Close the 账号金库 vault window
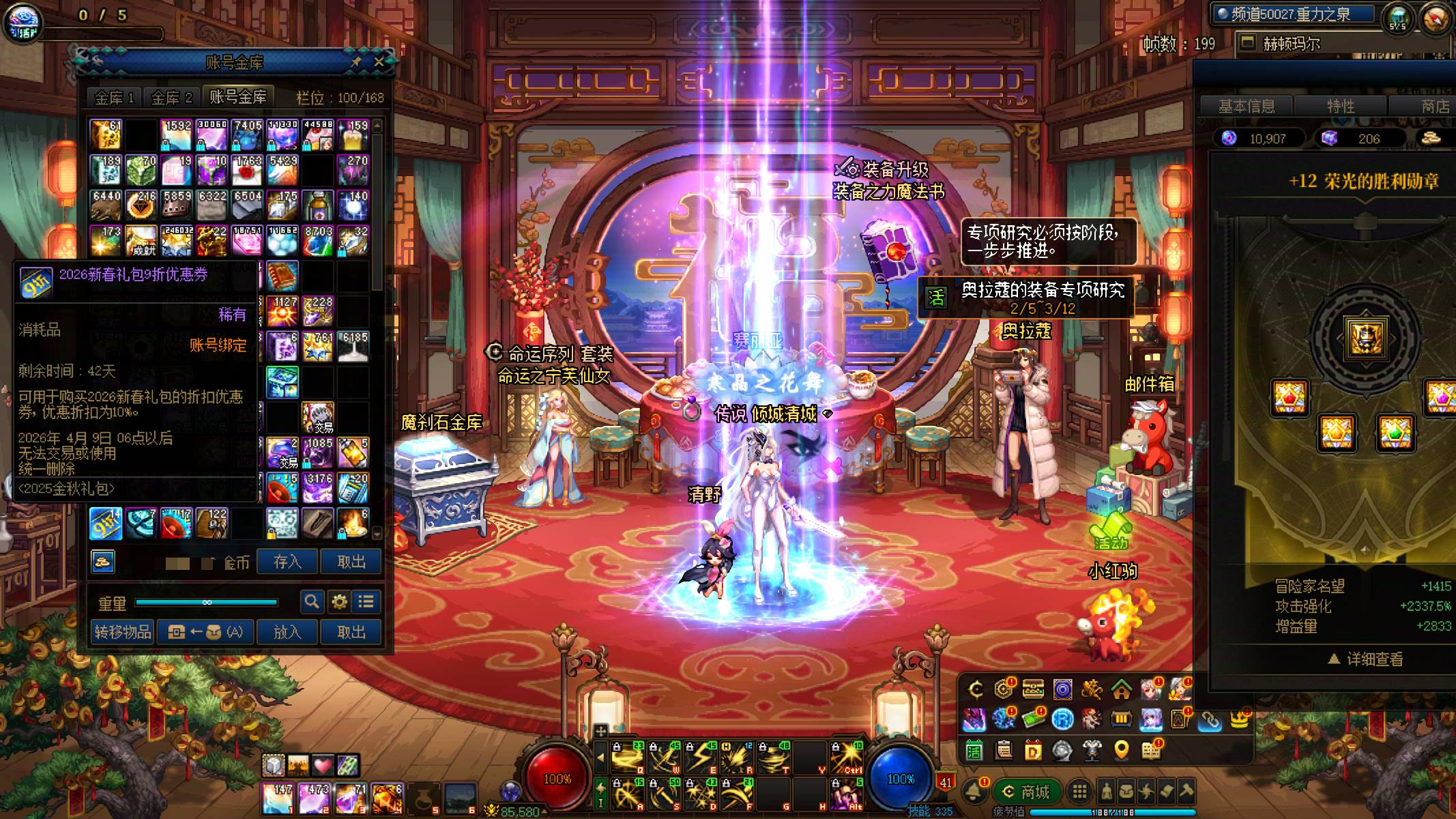This screenshot has height=819, width=1456. pyautogui.click(x=379, y=62)
